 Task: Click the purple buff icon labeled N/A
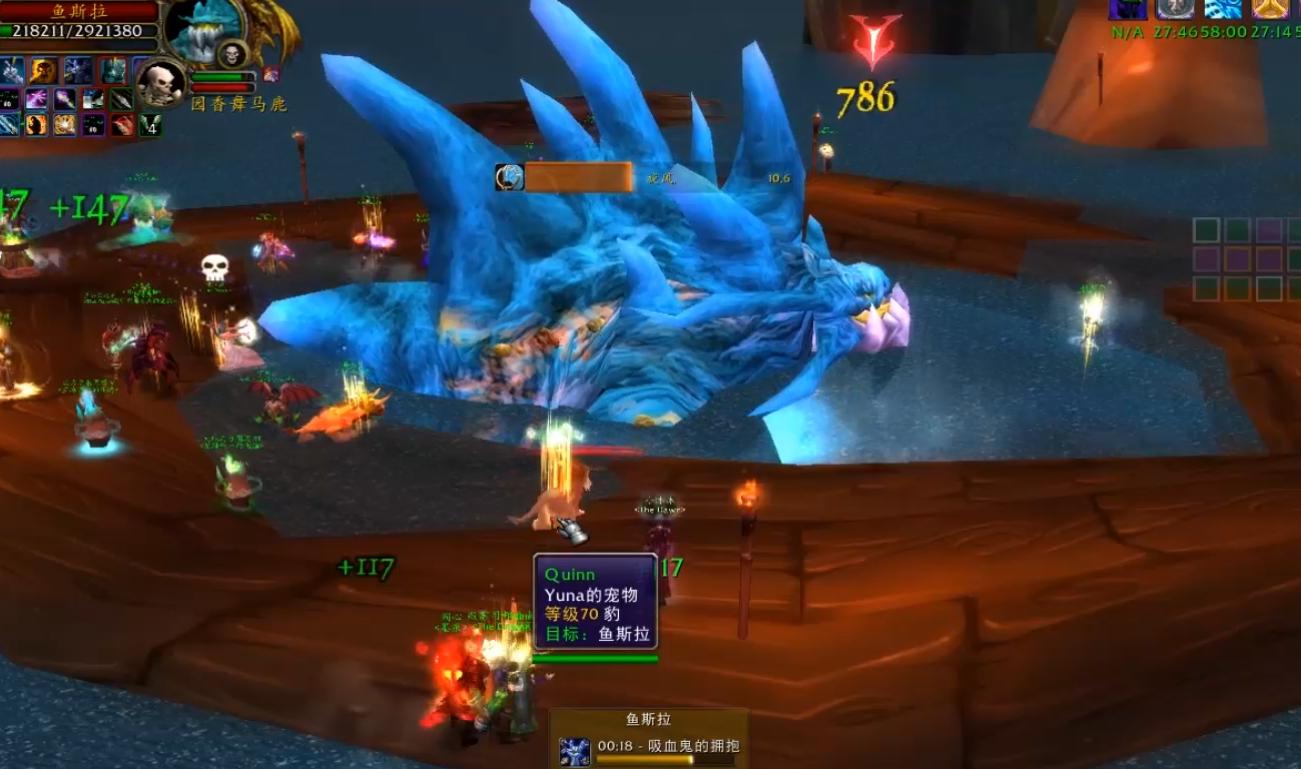click(x=1126, y=10)
